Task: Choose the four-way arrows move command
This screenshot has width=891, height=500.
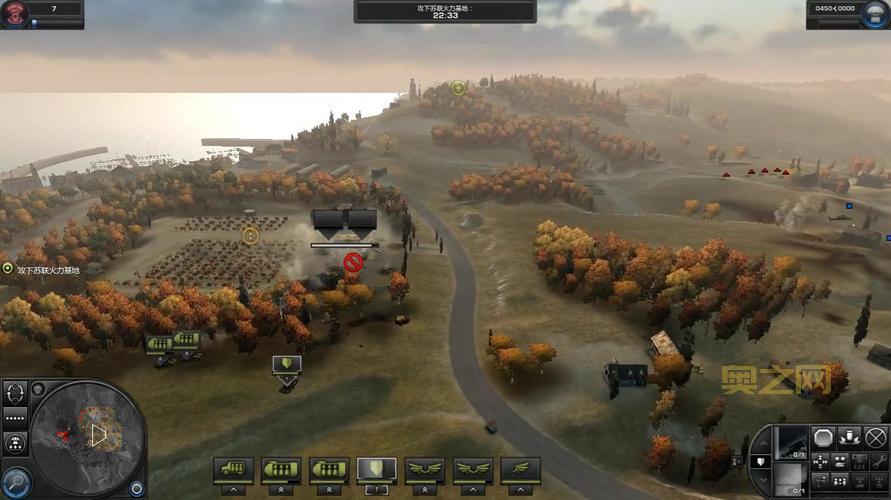Action: [823, 462]
